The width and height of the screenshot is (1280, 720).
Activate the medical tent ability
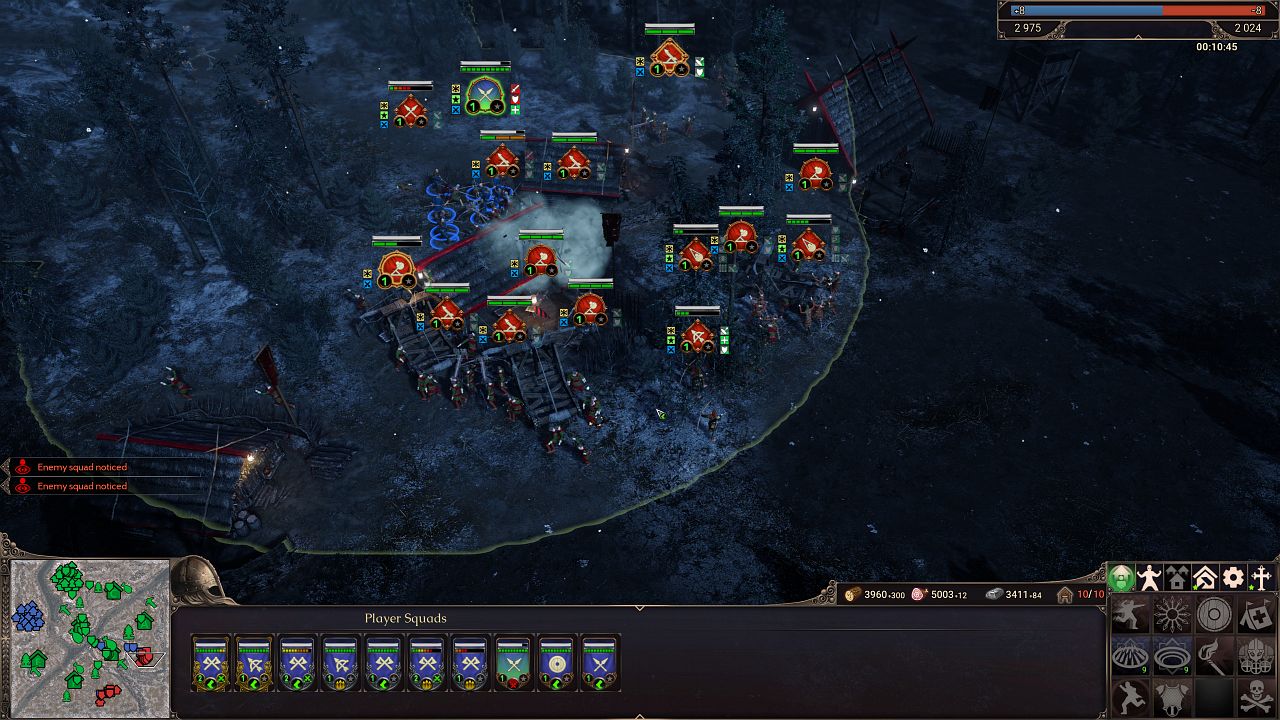coord(1256,615)
